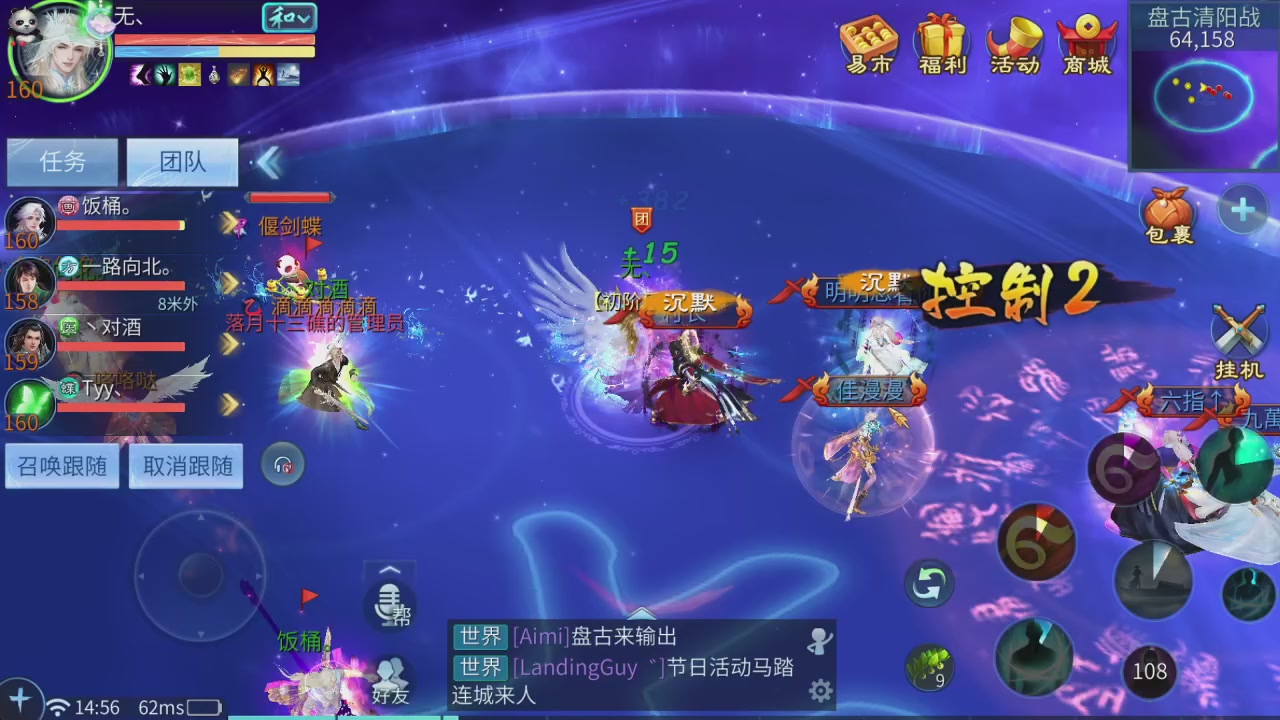Switch to the 任务 quest tab

62,162
